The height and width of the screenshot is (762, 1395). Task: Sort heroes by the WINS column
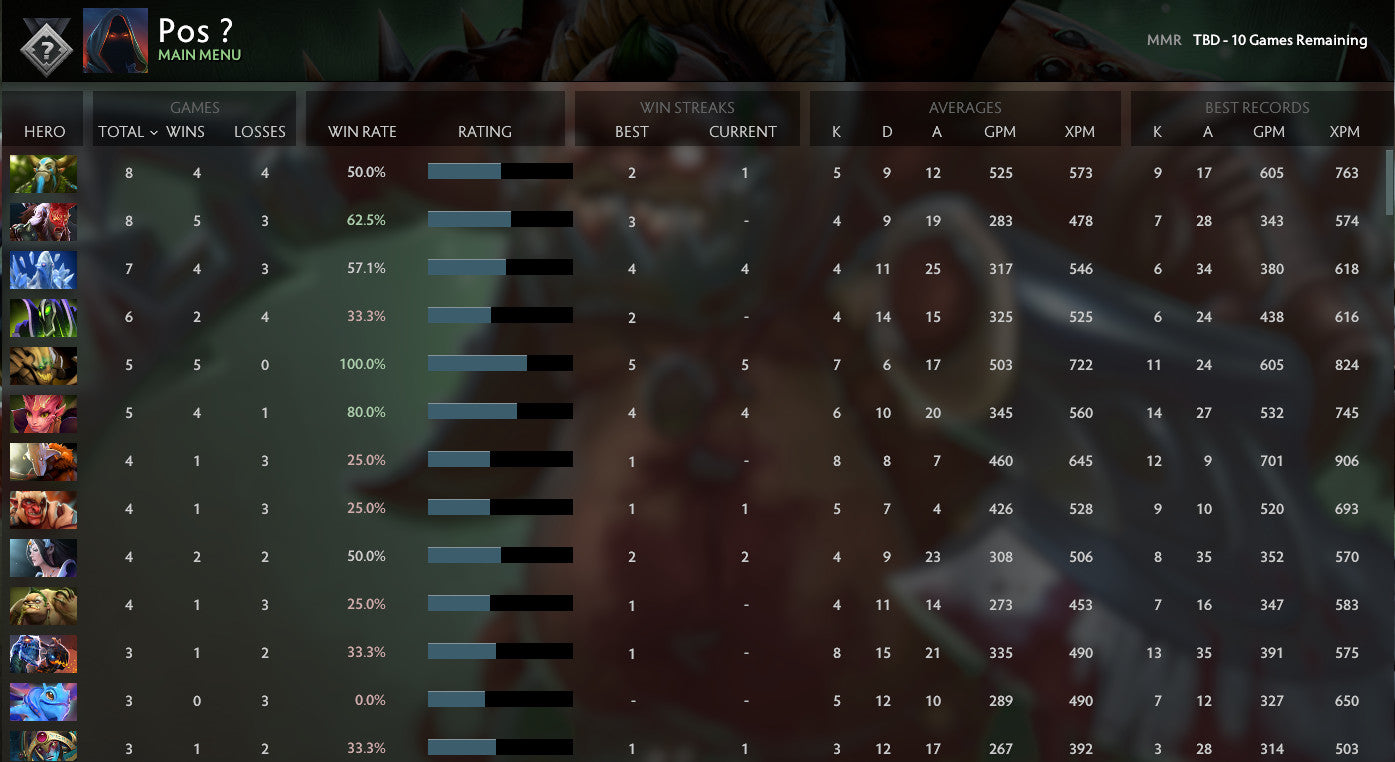click(x=196, y=131)
